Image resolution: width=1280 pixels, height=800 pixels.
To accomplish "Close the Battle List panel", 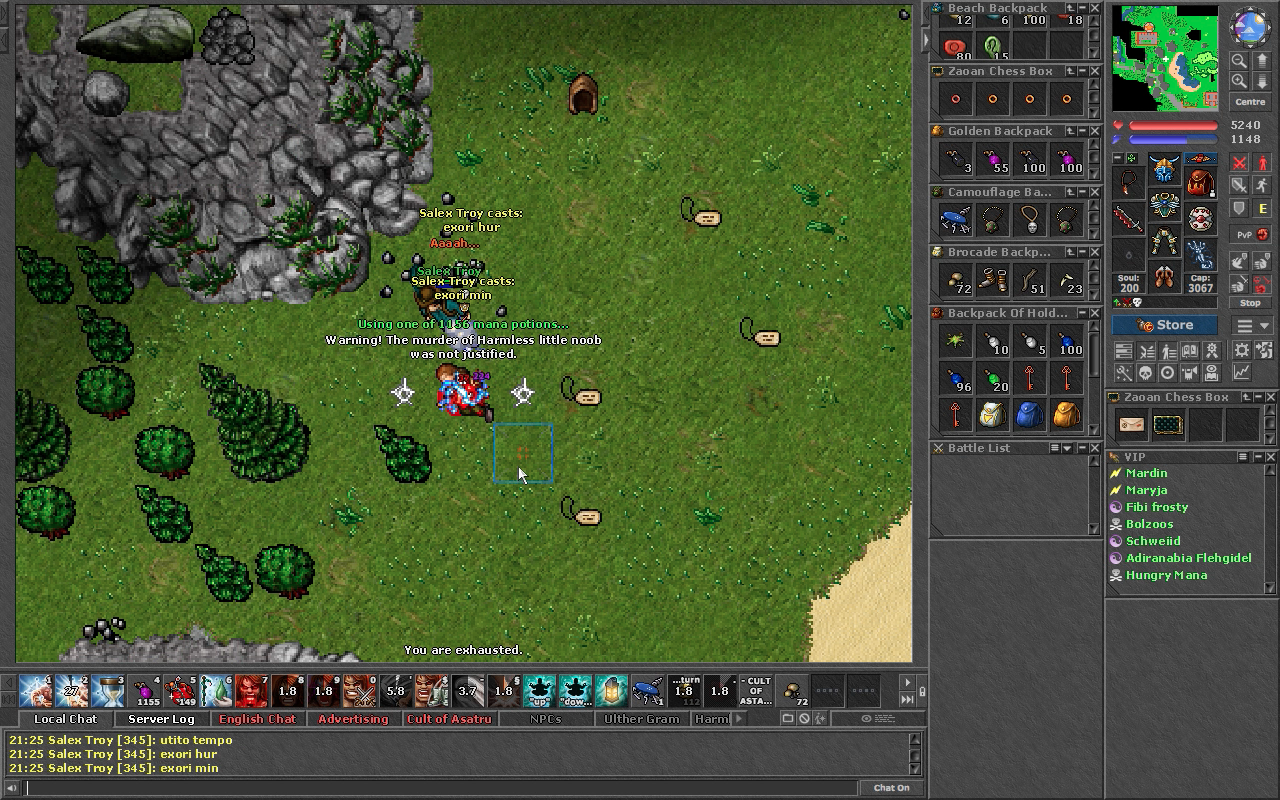I will 938,449.
